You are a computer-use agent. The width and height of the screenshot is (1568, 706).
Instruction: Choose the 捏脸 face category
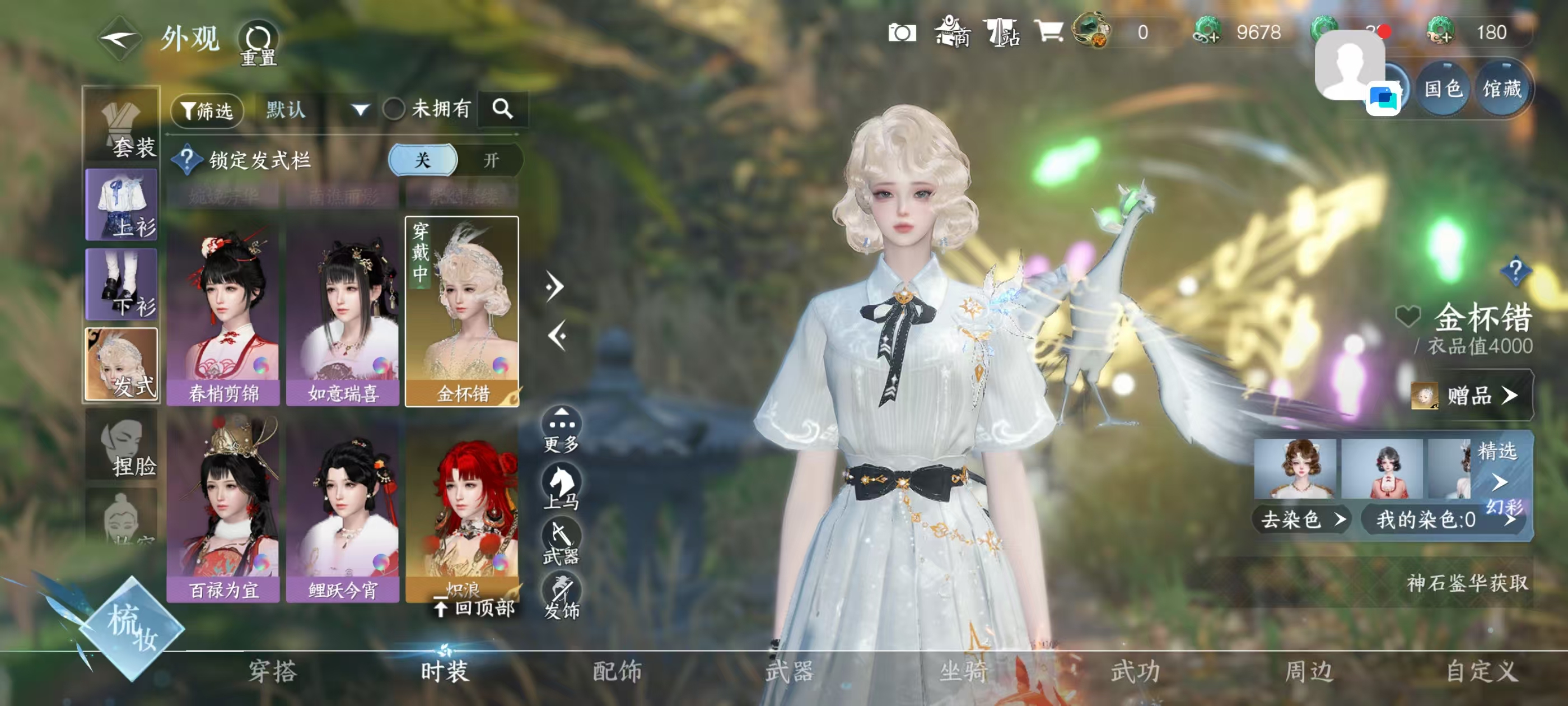tap(122, 446)
